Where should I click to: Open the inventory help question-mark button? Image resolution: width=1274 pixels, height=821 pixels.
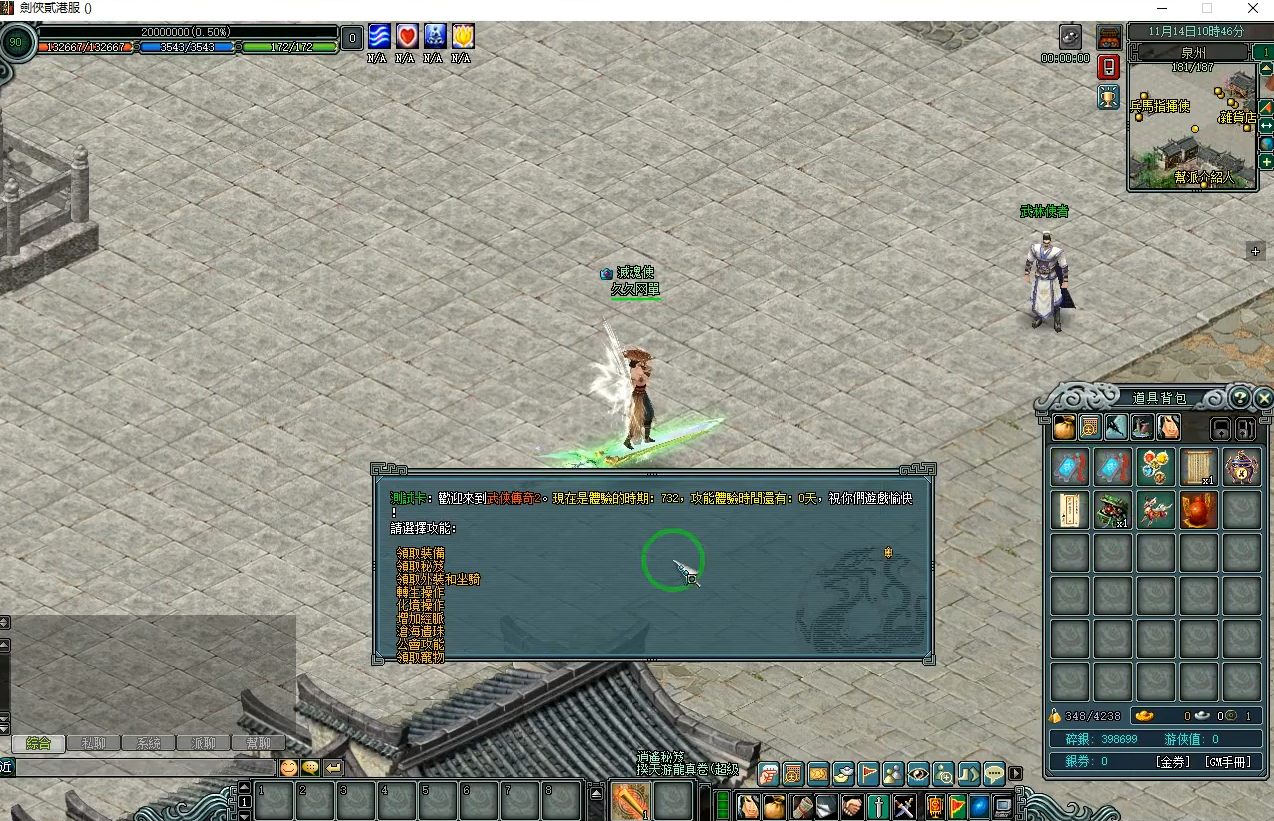click(x=1240, y=397)
